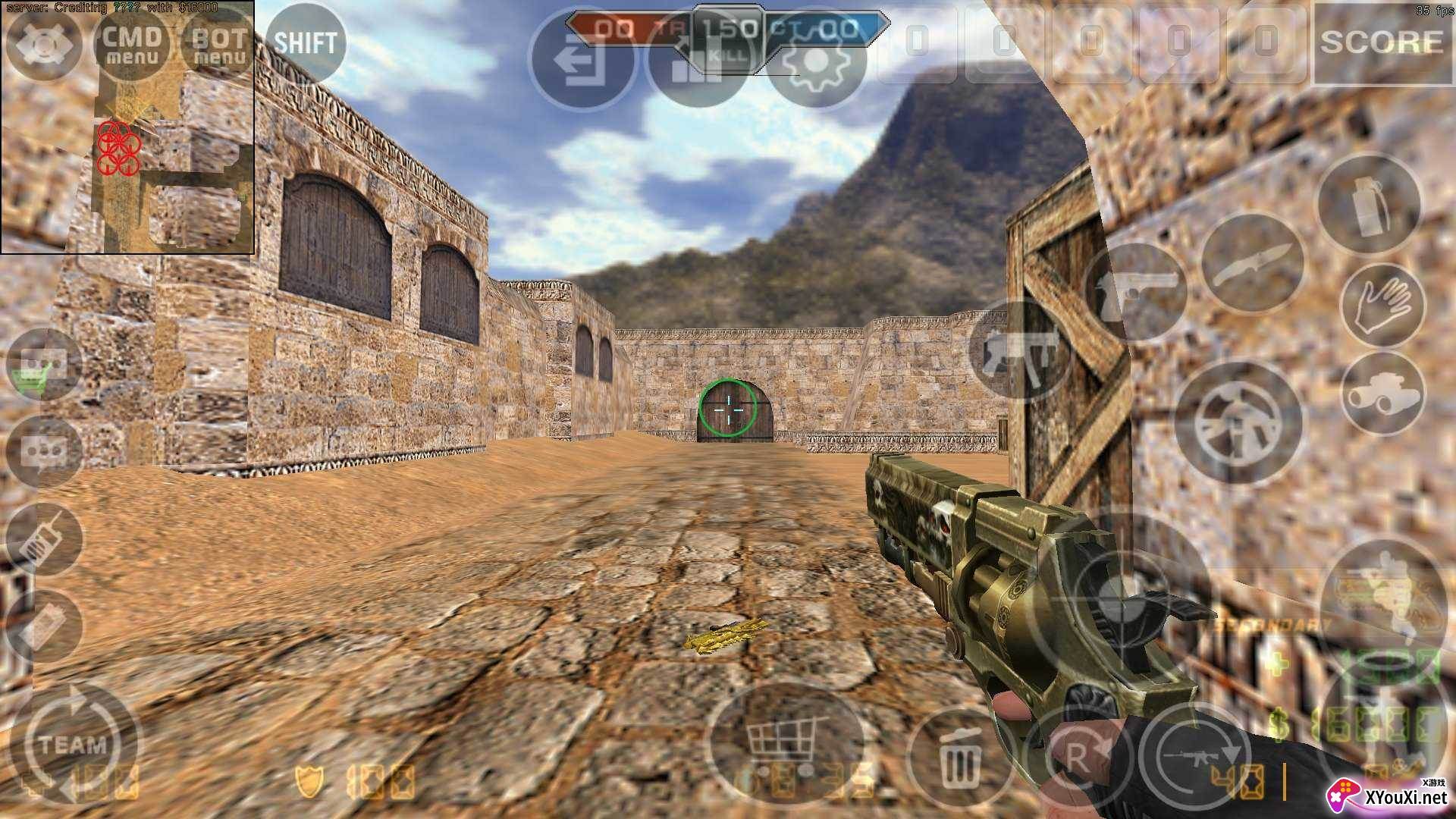
Task: Open the TEAM change button
Action: click(74, 743)
